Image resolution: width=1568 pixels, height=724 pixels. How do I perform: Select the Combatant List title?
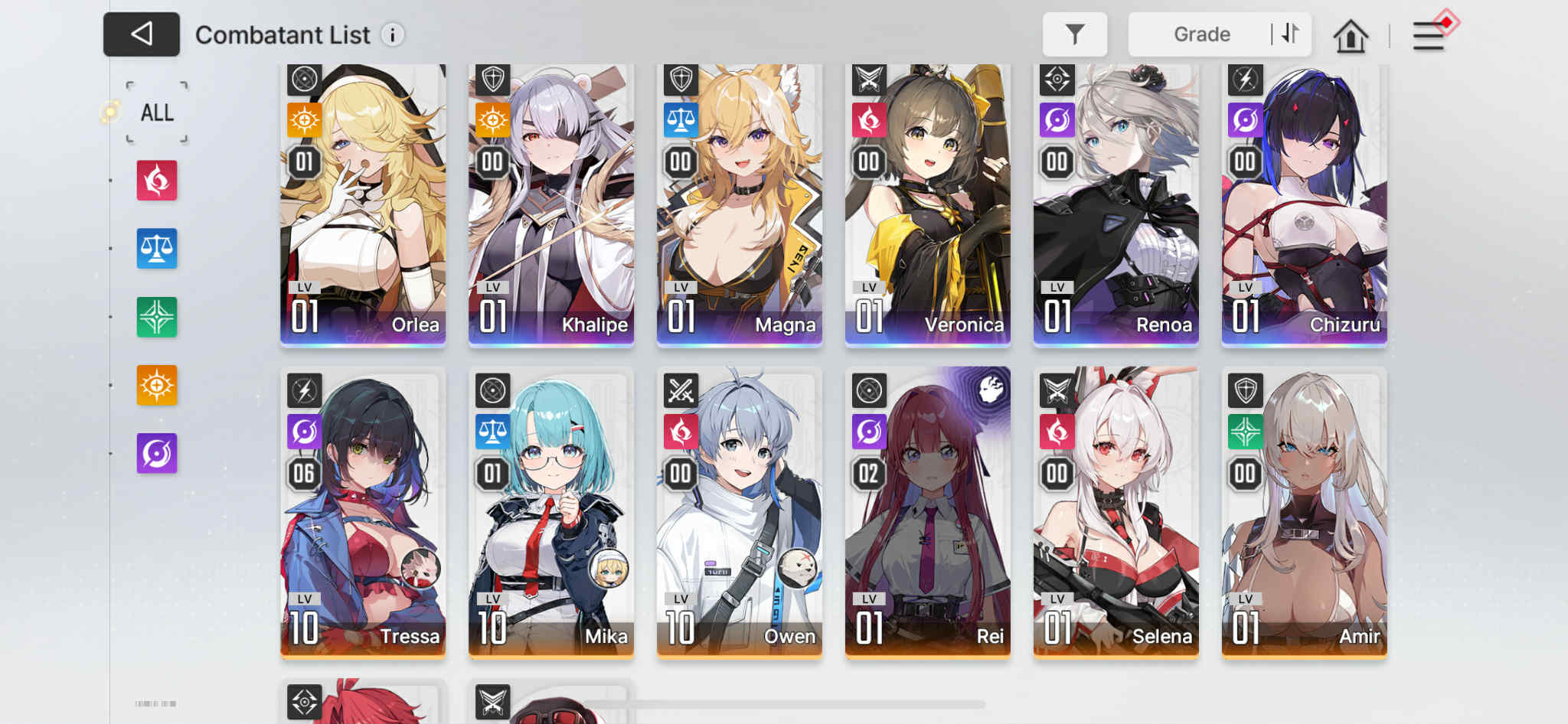click(x=283, y=34)
